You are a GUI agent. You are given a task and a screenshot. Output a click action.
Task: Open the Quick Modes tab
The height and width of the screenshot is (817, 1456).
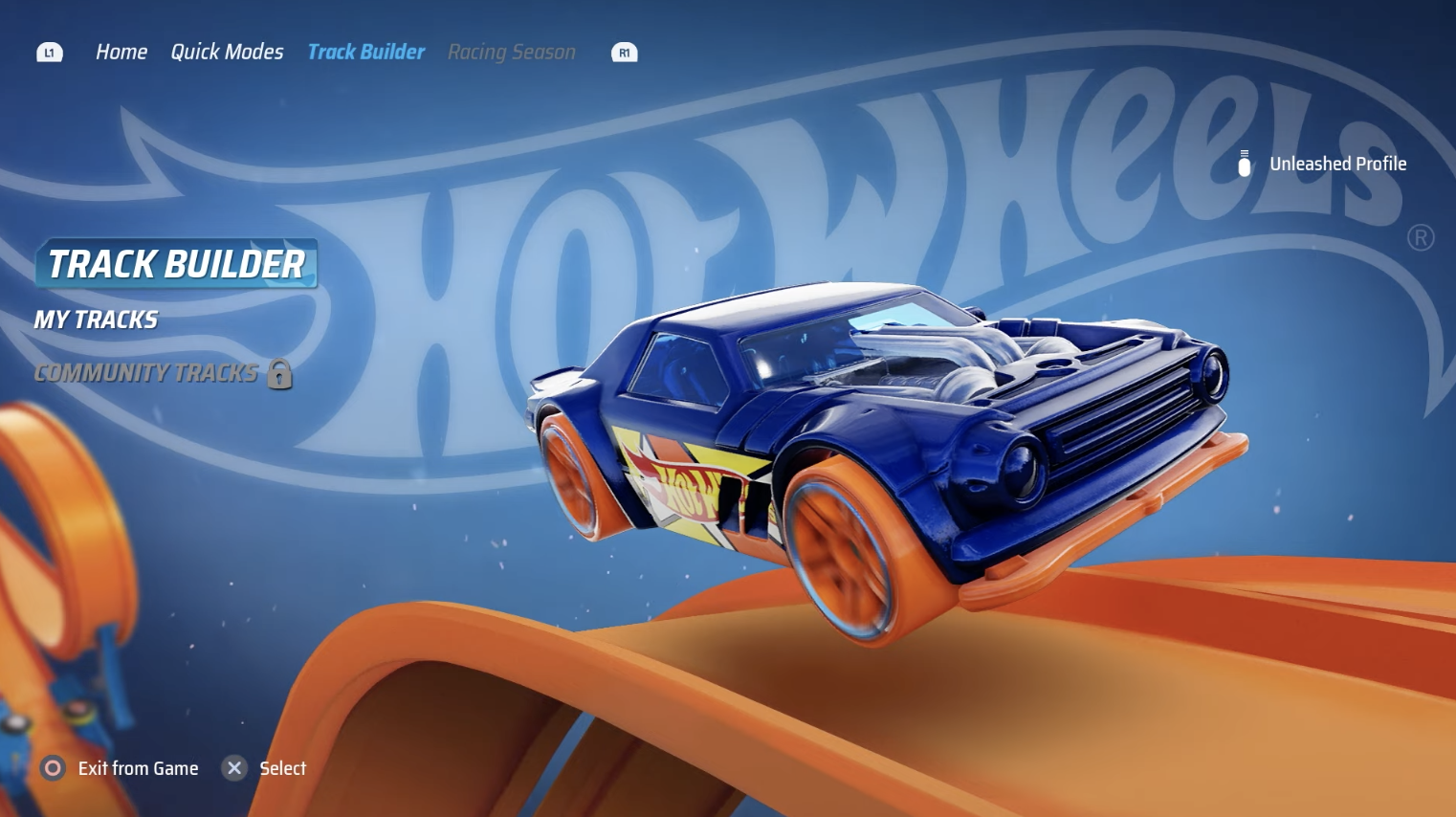click(227, 52)
